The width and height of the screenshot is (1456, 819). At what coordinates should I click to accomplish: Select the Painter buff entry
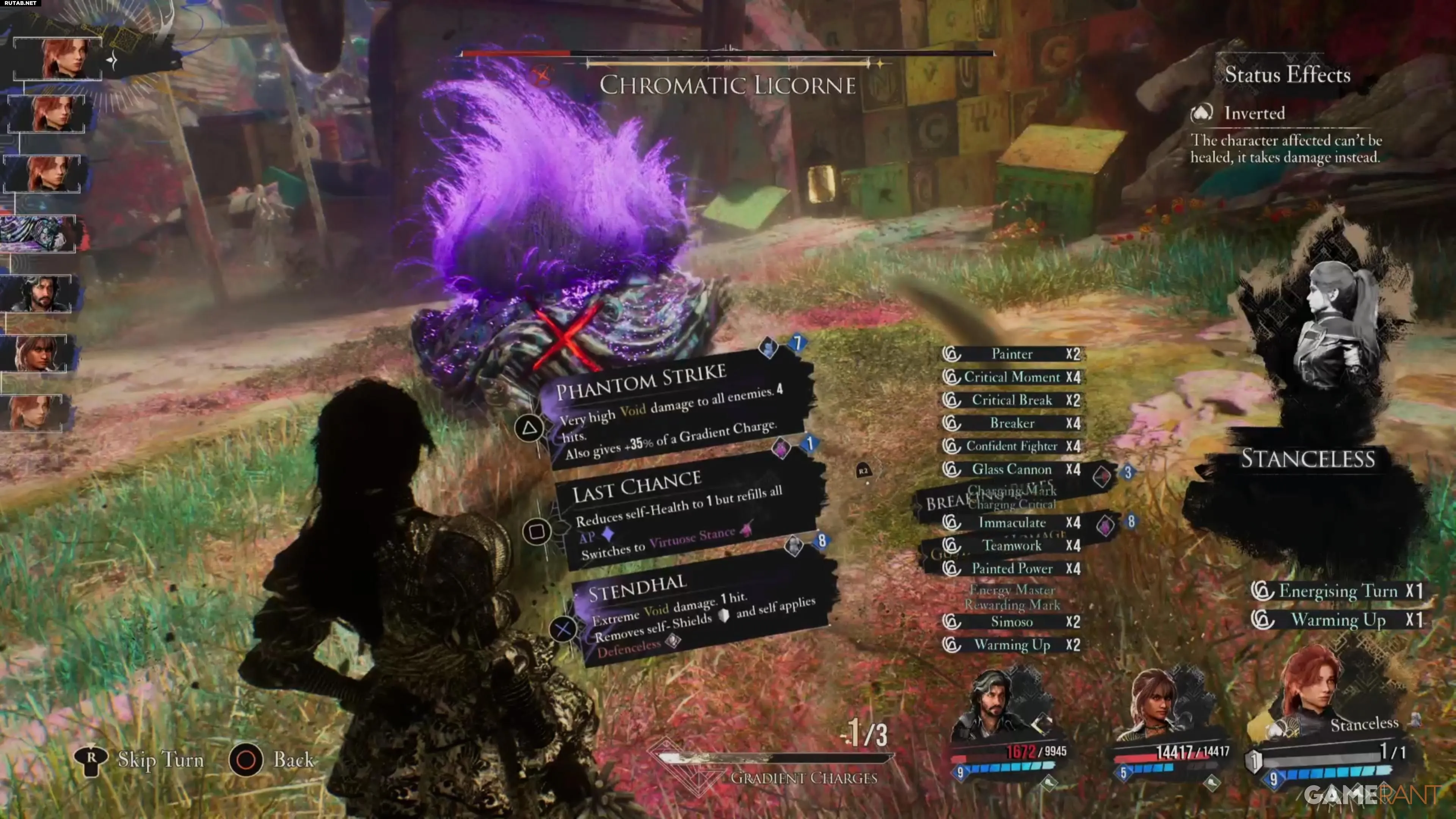coord(1011,354)
